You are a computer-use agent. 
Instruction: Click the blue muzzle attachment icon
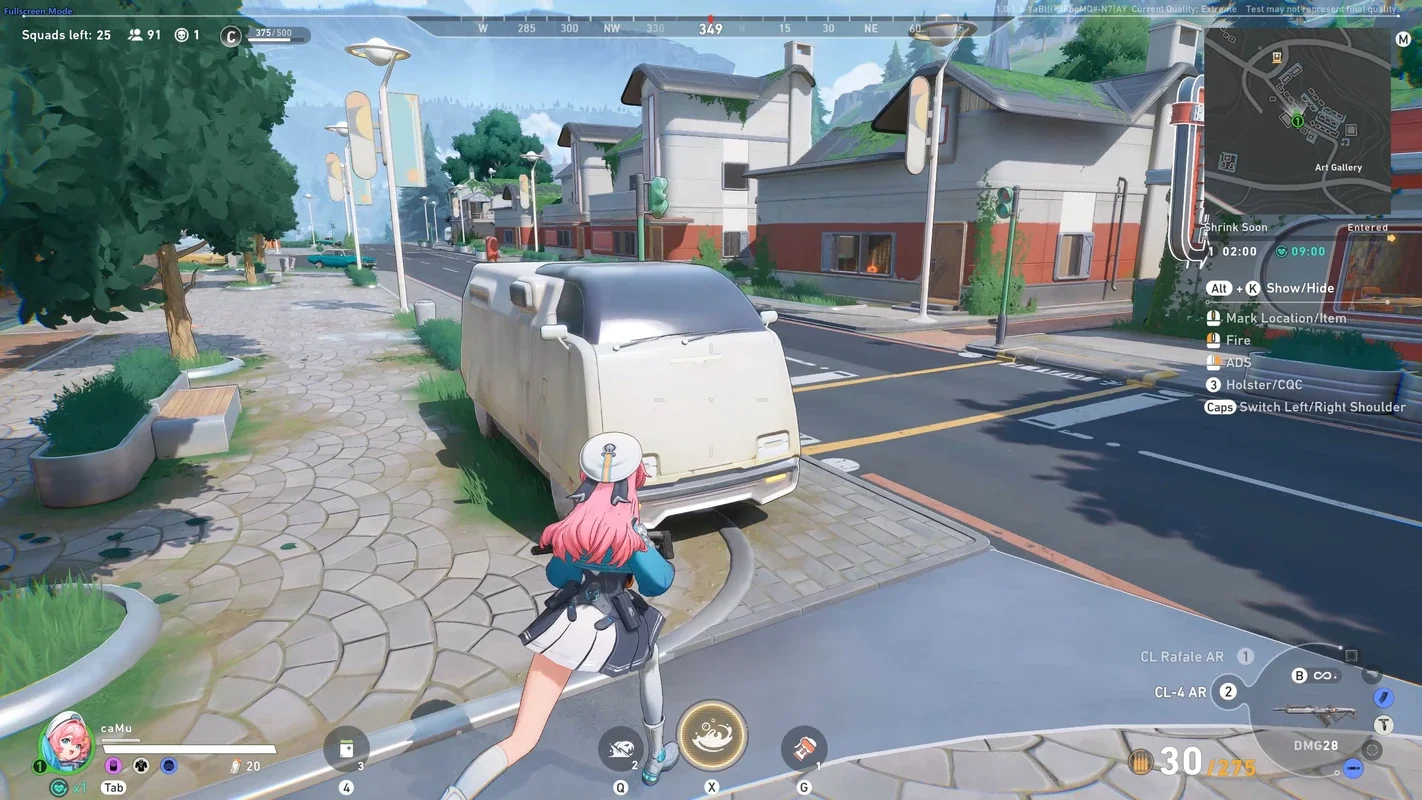coord(1353,768)
